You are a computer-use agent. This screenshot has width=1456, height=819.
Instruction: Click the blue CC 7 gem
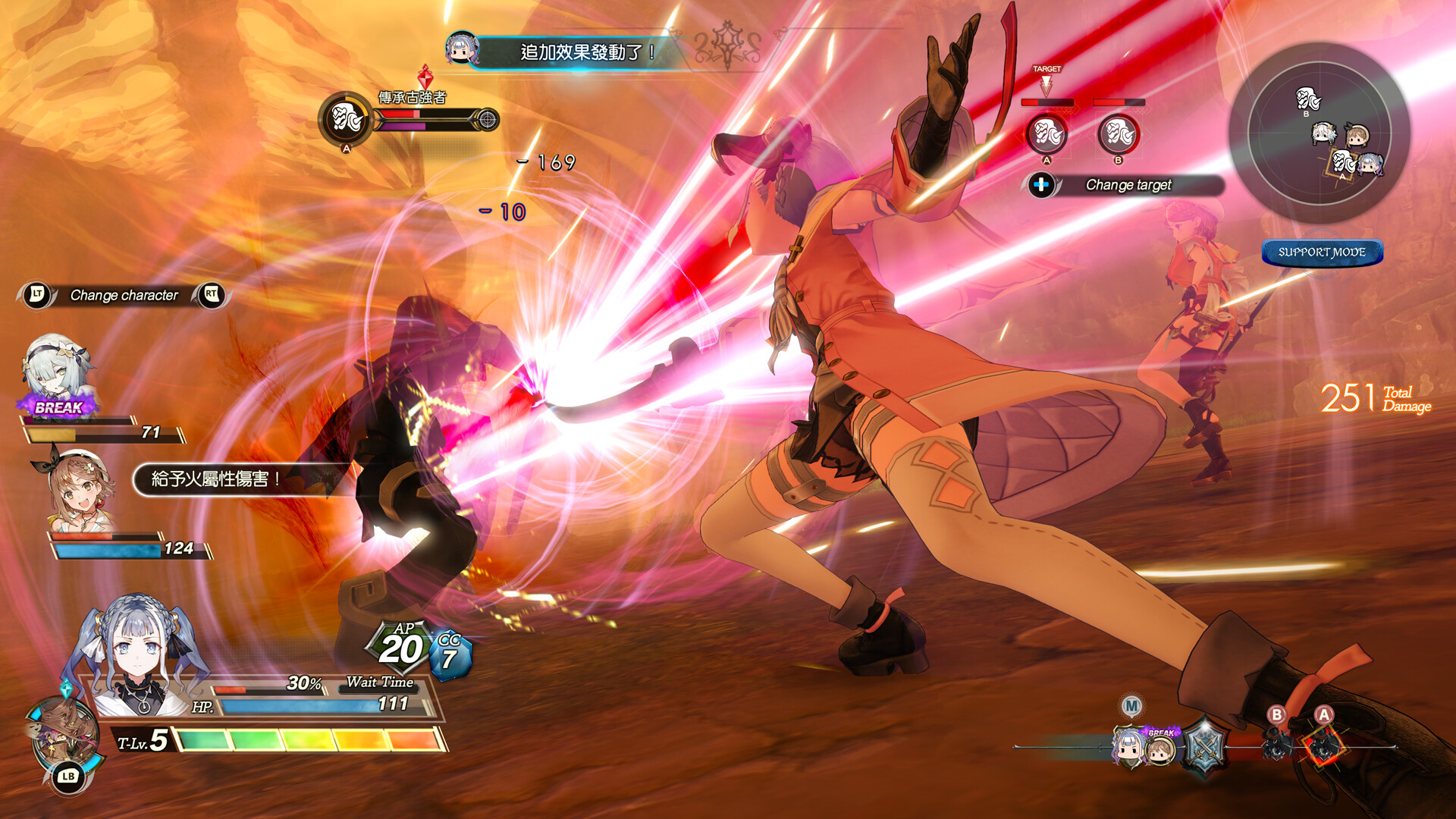point(450,654)
